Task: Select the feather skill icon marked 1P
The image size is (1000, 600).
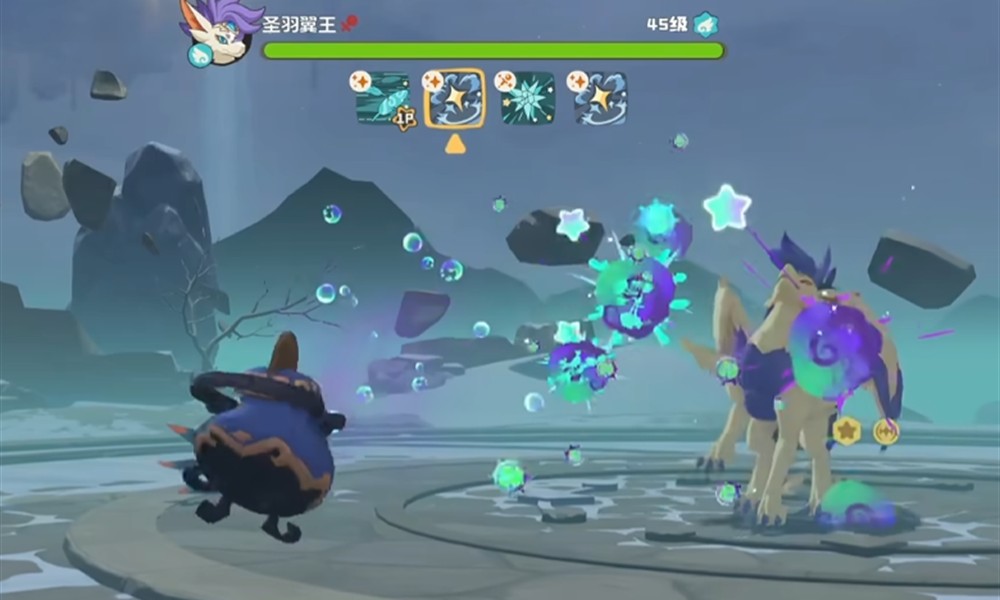Action: point(383,99)
